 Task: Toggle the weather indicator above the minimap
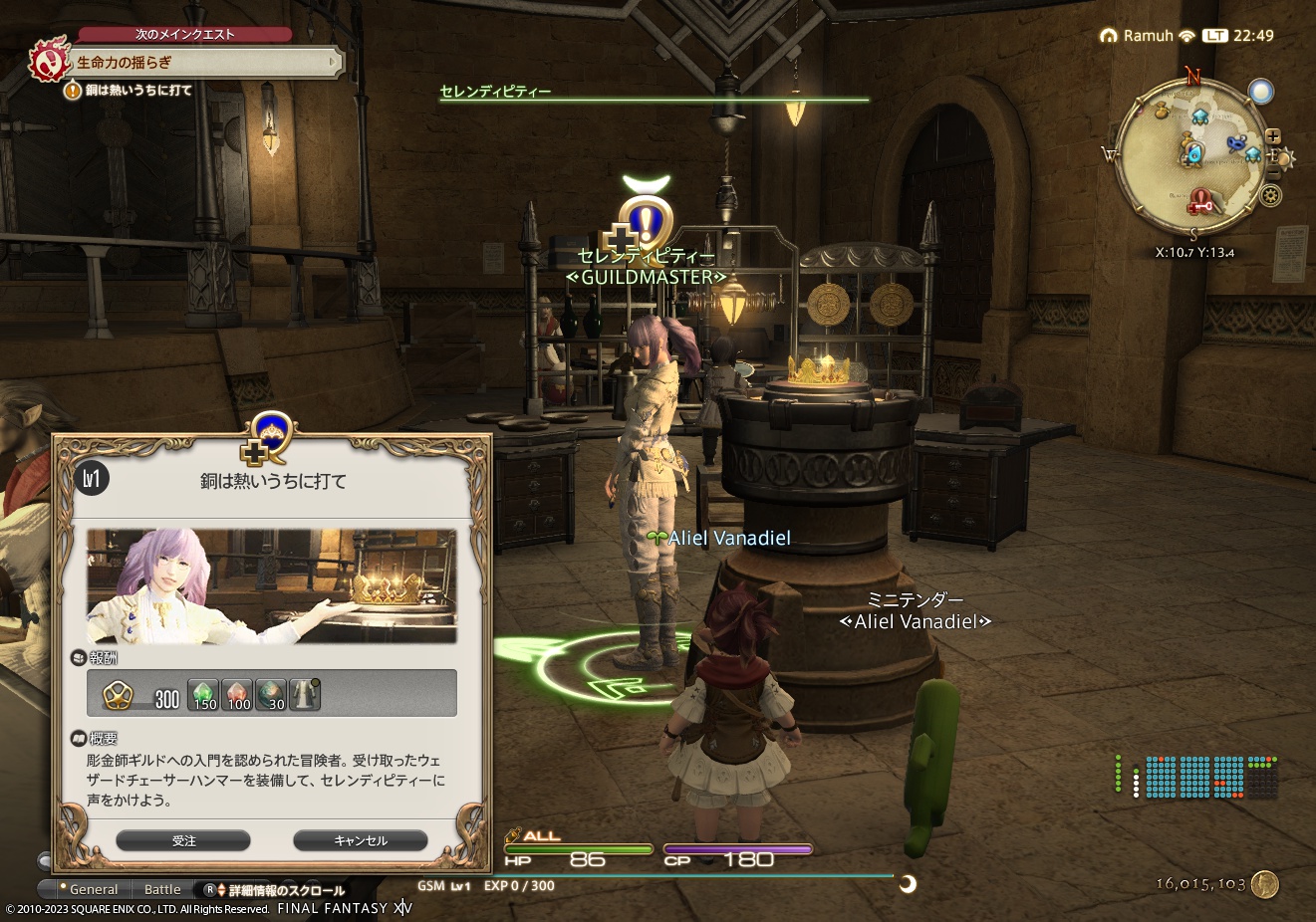(1261, 90)
